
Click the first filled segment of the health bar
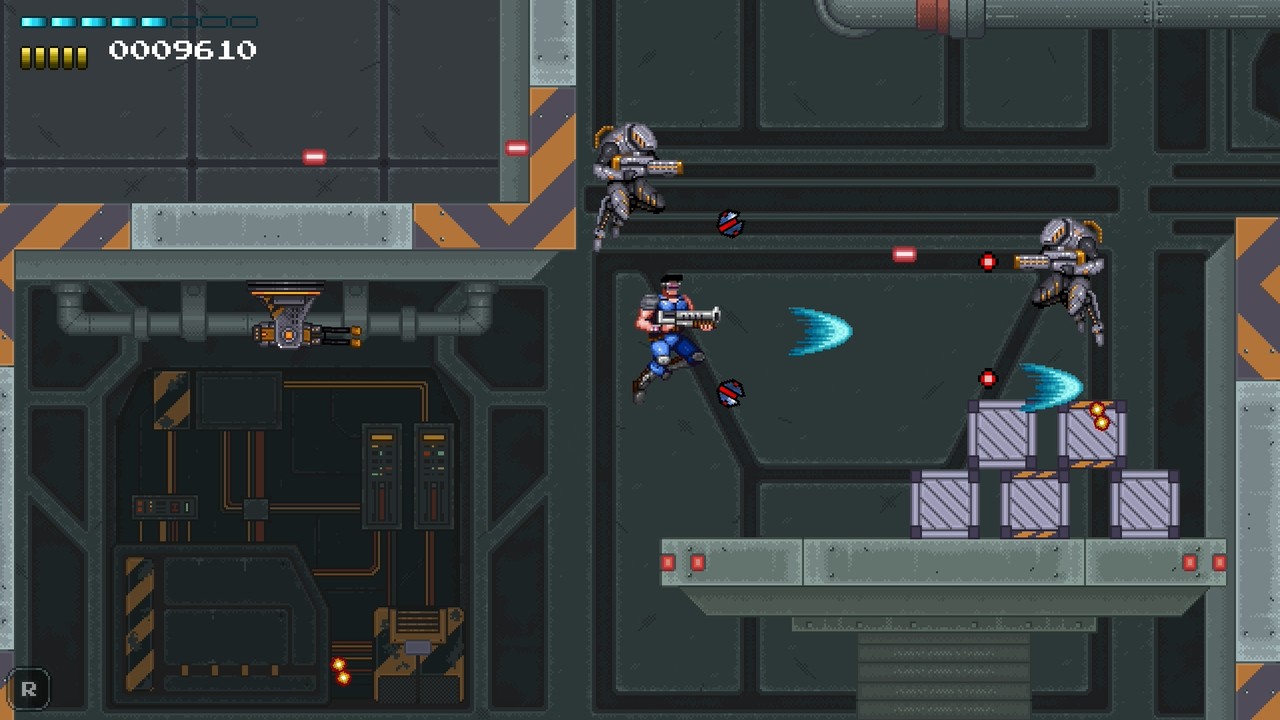pos(33,21)
